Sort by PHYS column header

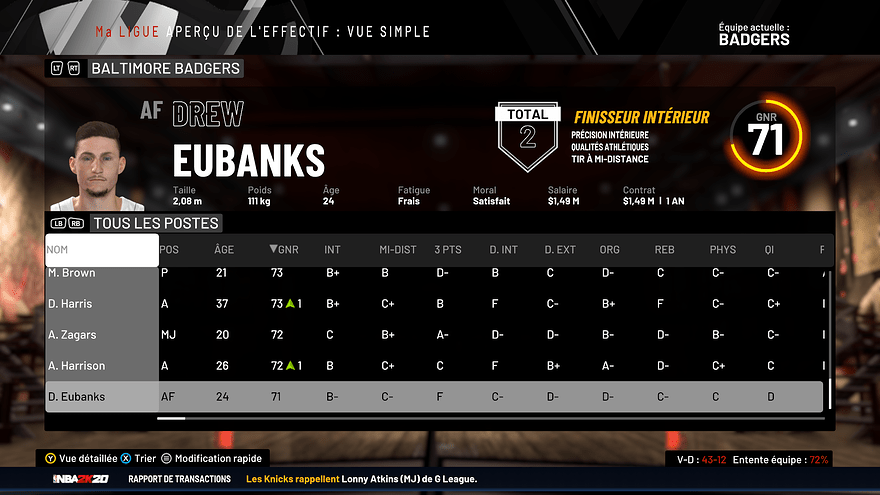pyautogui.click(x=722, y=249)
